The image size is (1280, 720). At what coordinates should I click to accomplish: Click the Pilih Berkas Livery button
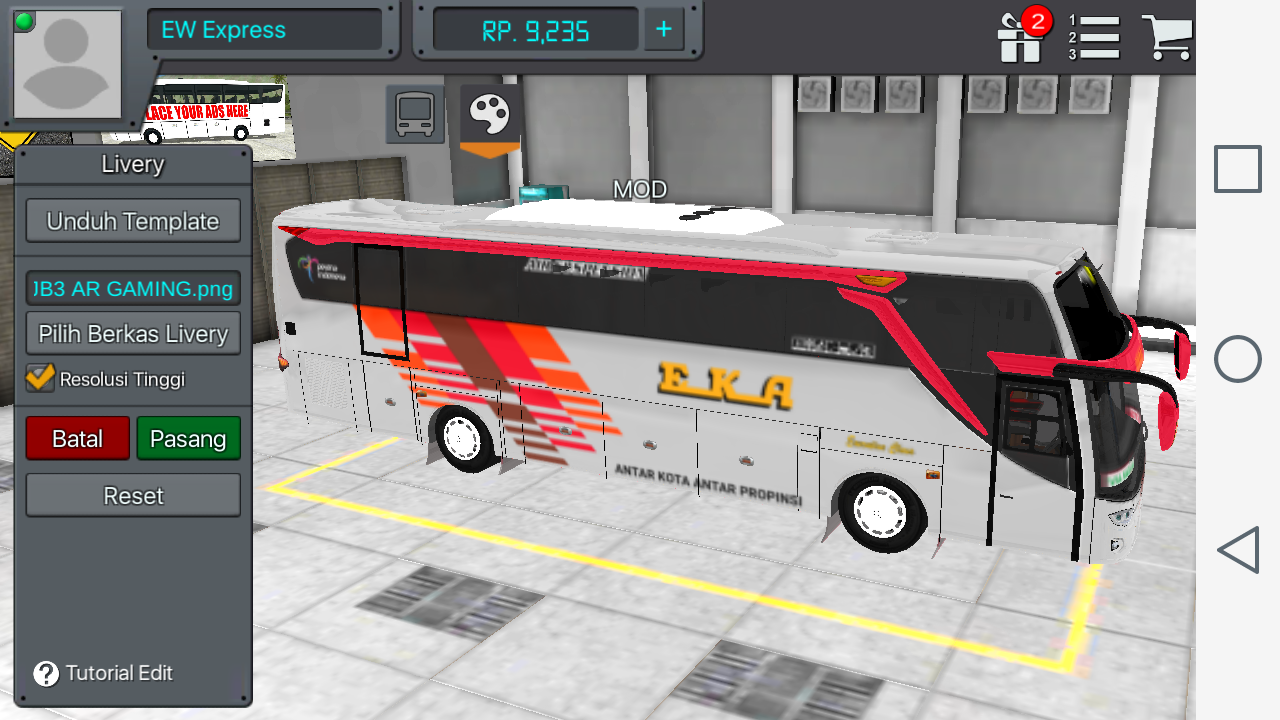[132, 333]
